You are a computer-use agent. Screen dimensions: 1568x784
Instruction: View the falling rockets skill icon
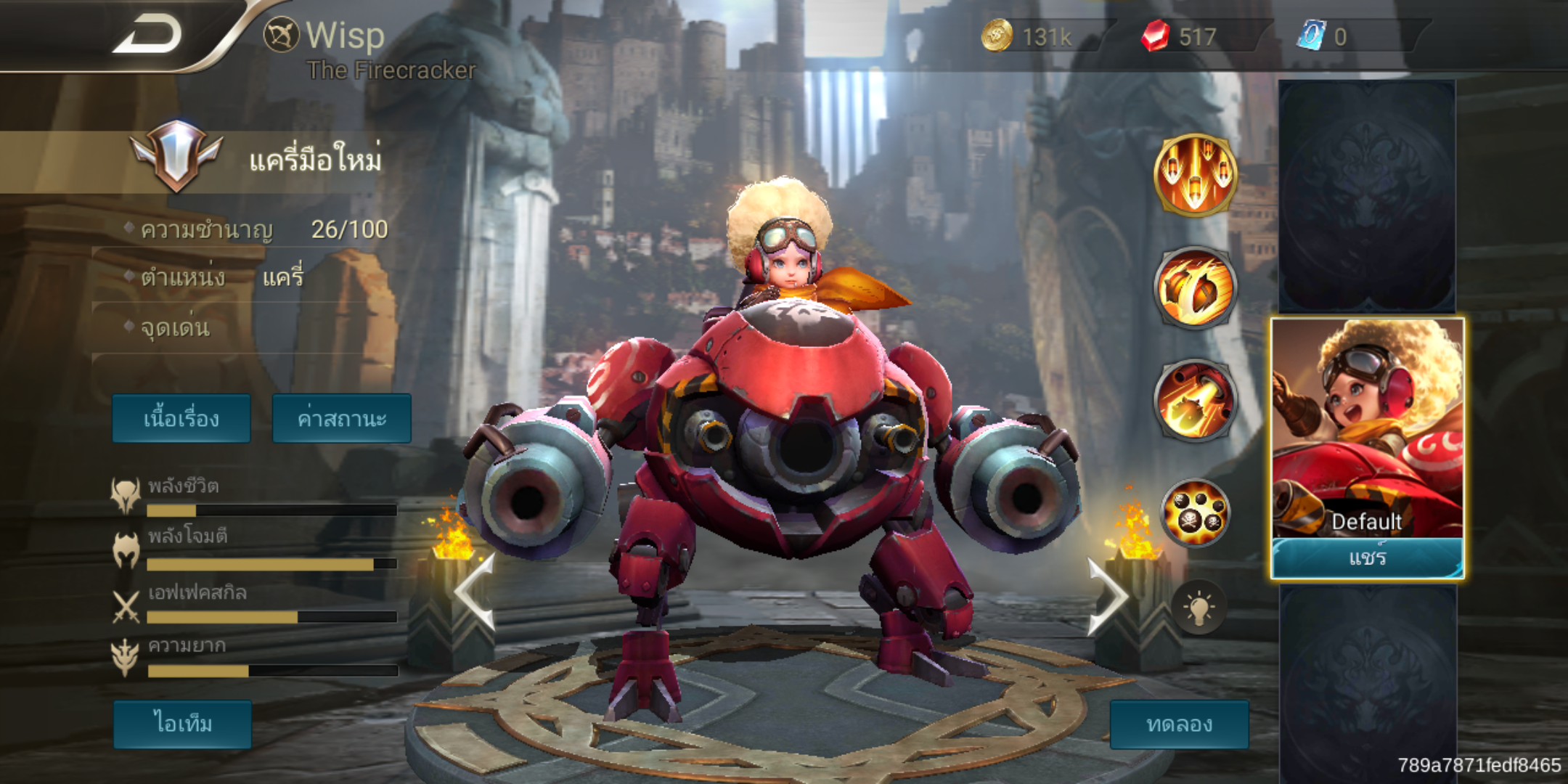pos(1194,175)
